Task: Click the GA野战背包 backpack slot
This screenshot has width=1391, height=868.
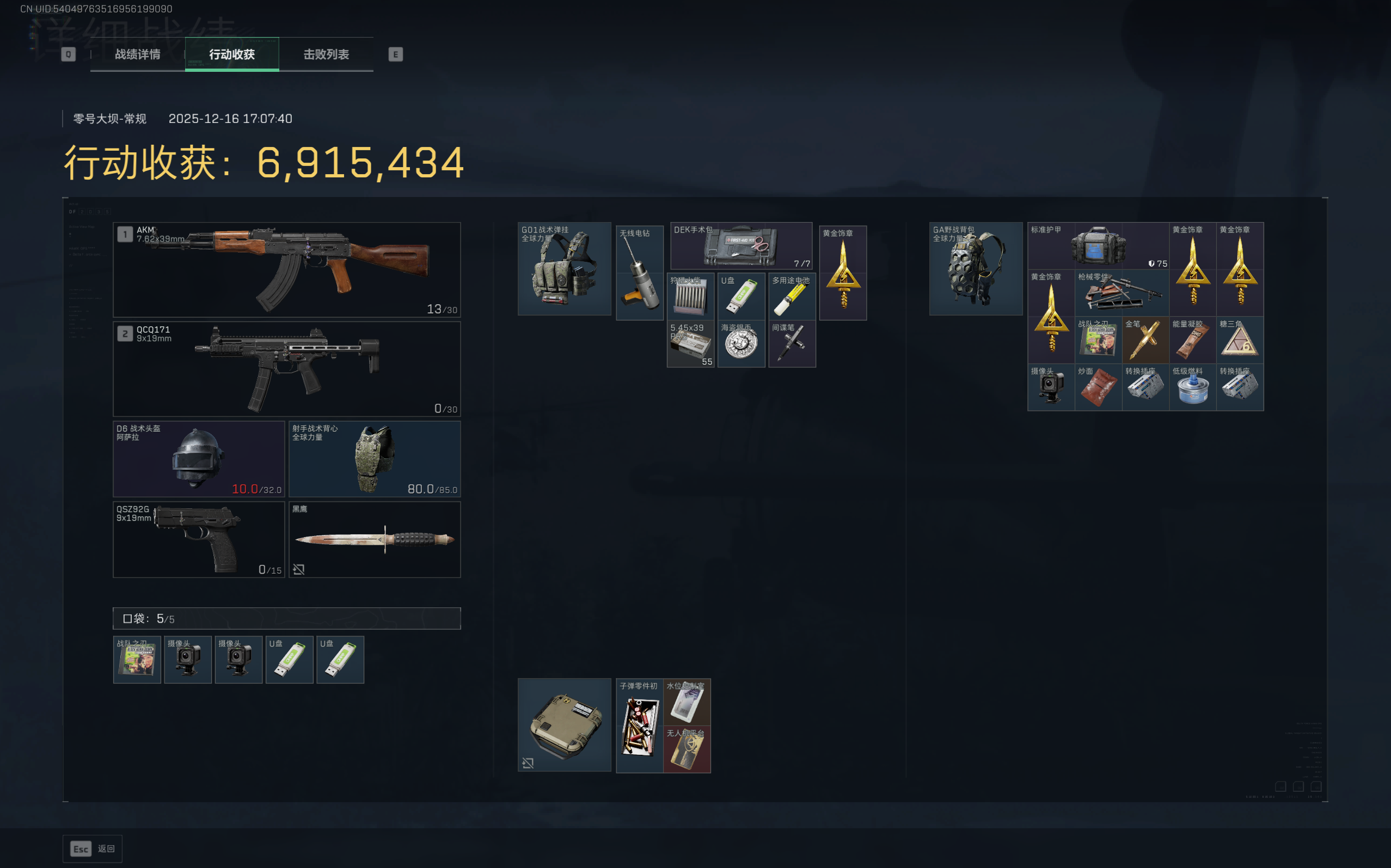Action: tap(975, 269)
